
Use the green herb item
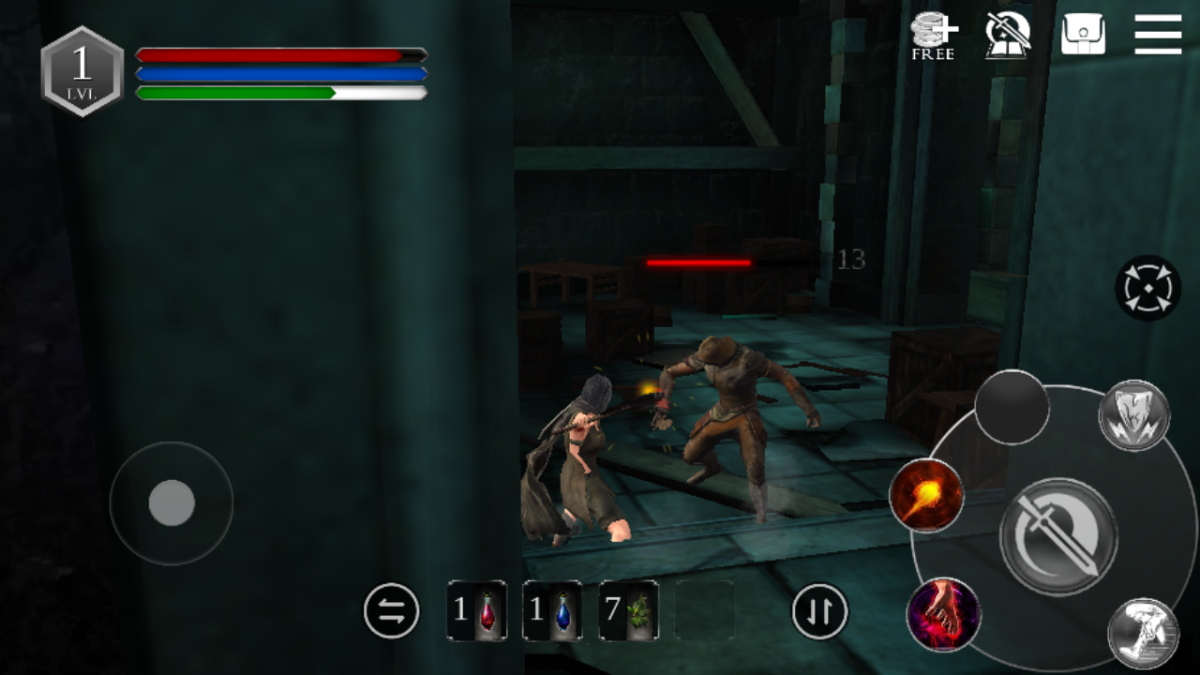pyautogui.click(x=628, y=610)
